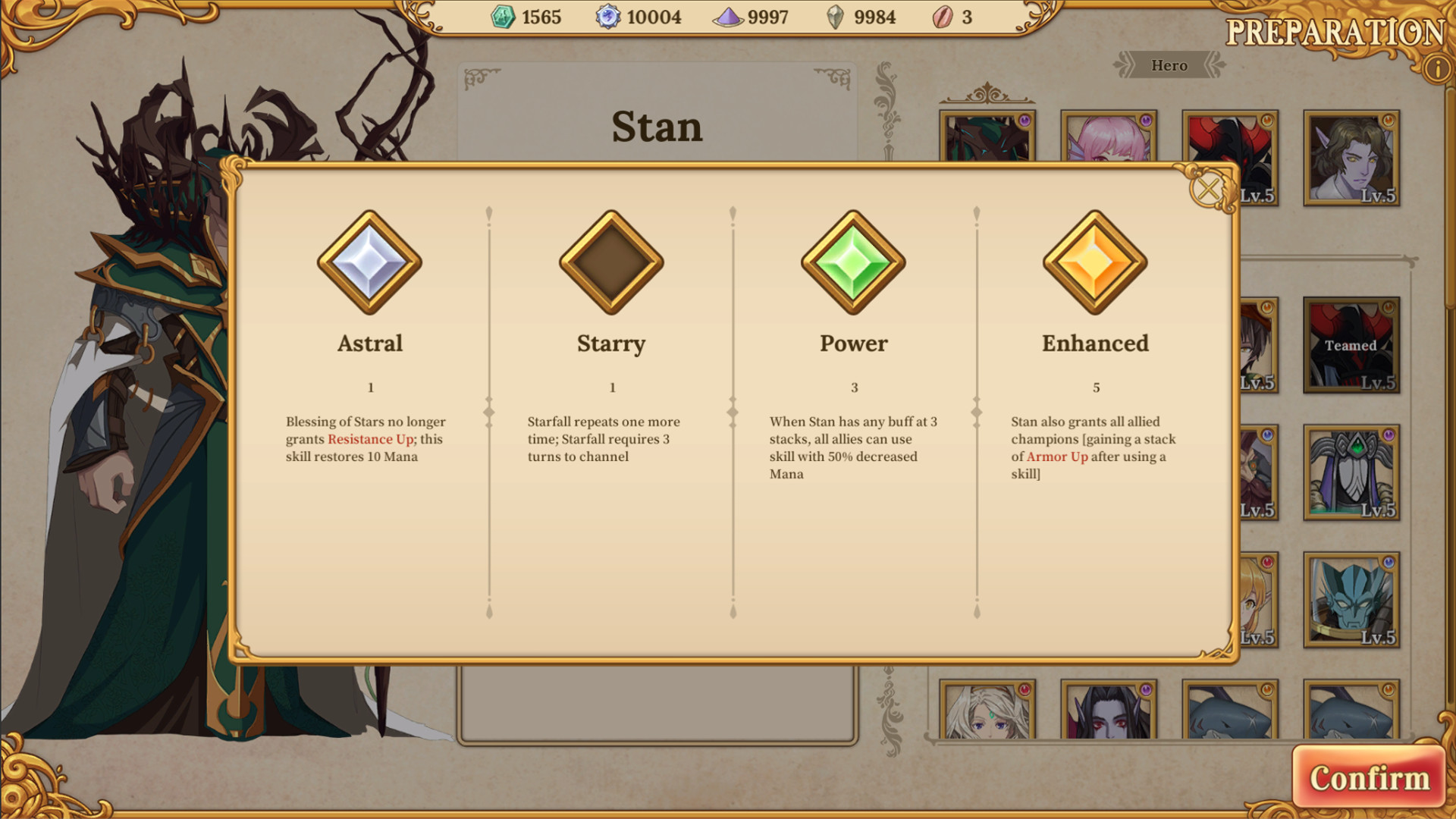Click the purple faction orb on first hero portrait
This screenshot has height=819, width=1456.
click(x=1026, y=119)
